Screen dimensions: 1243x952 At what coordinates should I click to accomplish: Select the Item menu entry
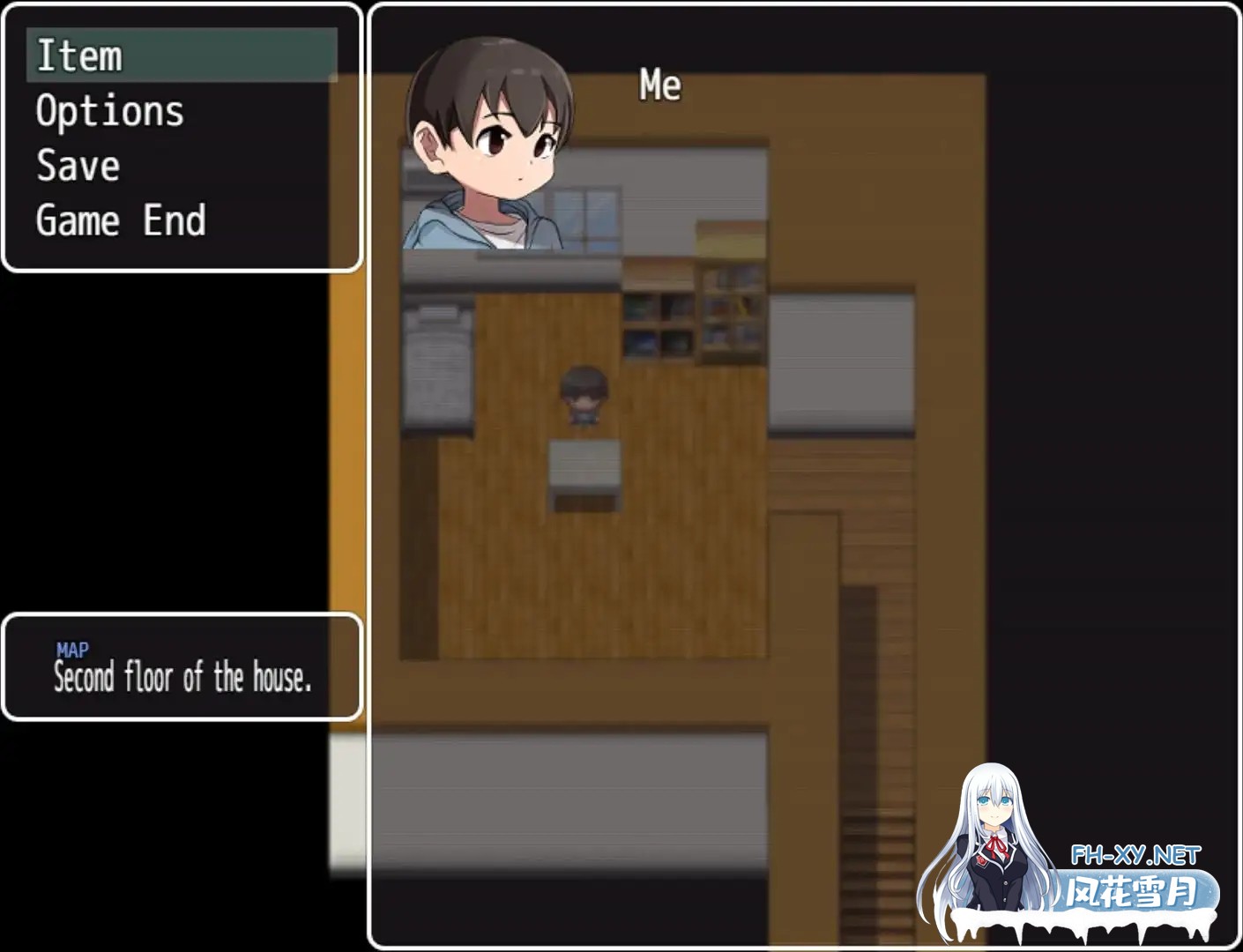[x=79, y=56]
